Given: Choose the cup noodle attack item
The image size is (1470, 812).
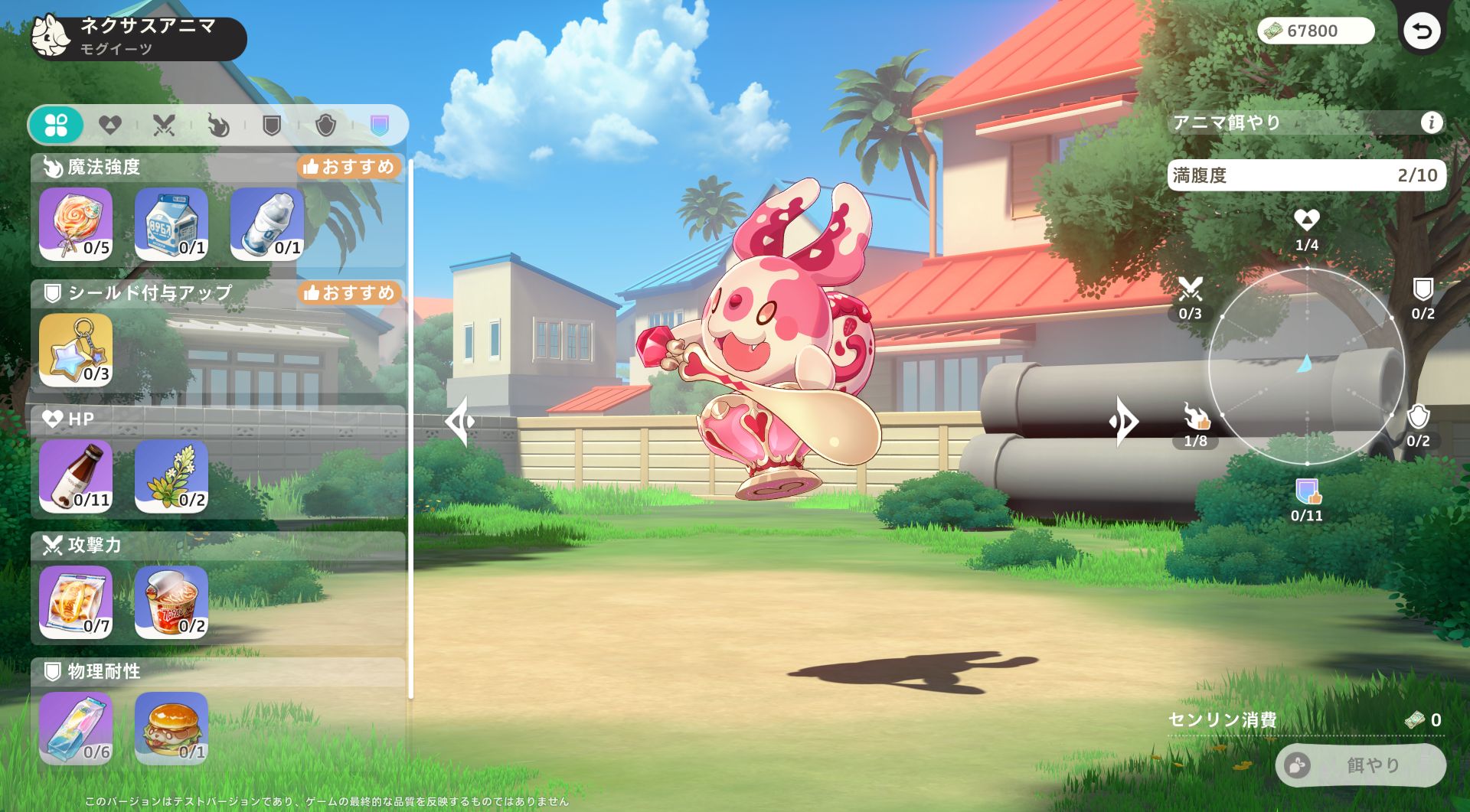Looking at the screenshot, I should (171, 602).
